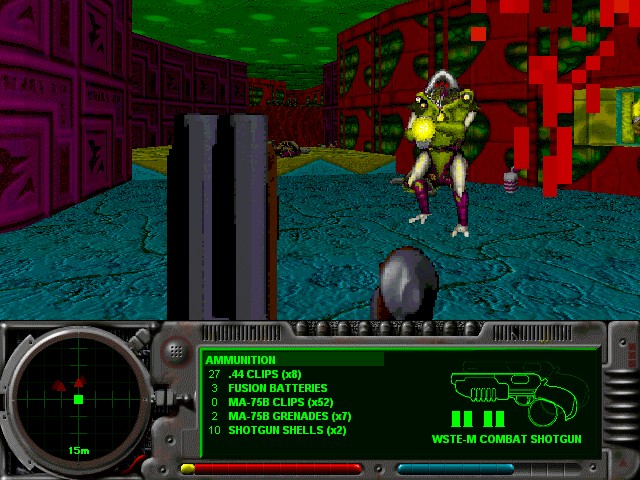The image size is (640, 480).
Task: Choose the Fusion Batteries inventory entry
Action: 263,388
